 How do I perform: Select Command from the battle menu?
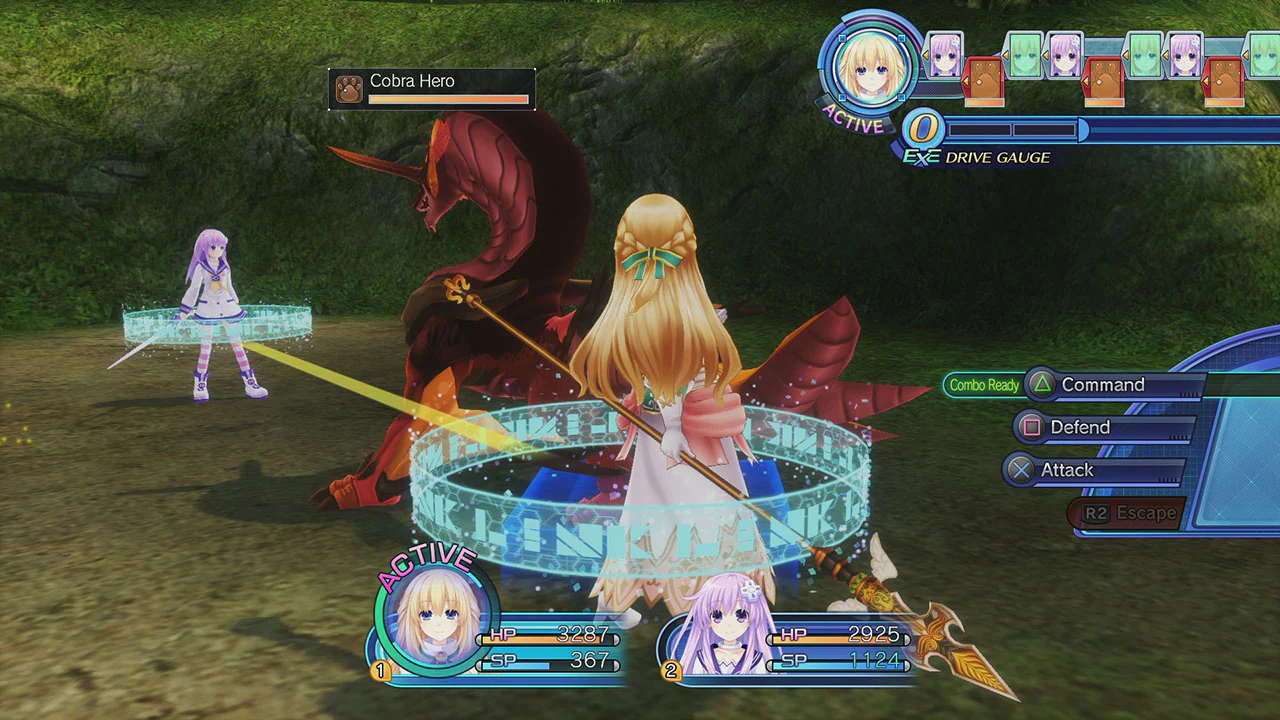(1102, 384)
